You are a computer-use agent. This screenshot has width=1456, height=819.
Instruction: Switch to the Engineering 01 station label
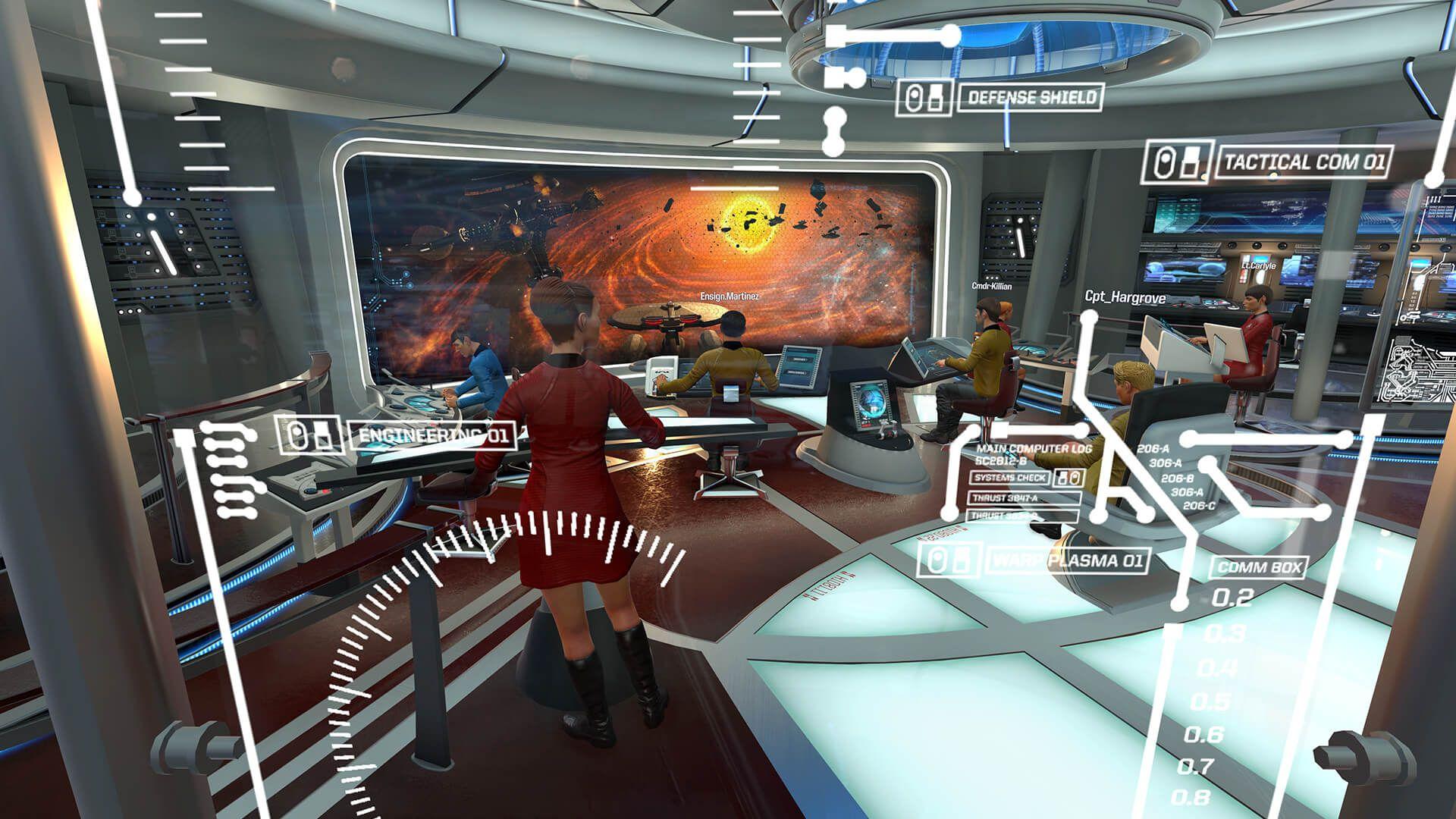433,436
